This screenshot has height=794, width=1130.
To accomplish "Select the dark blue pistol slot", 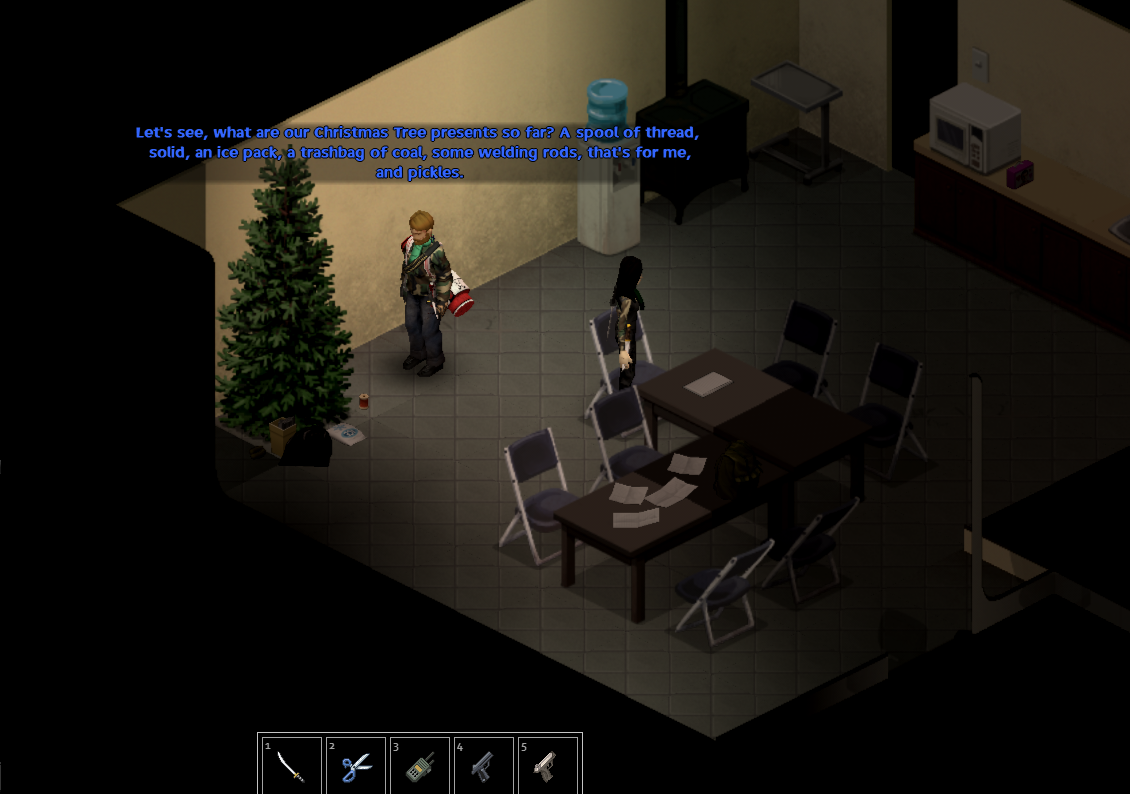I will click(483, 766).
